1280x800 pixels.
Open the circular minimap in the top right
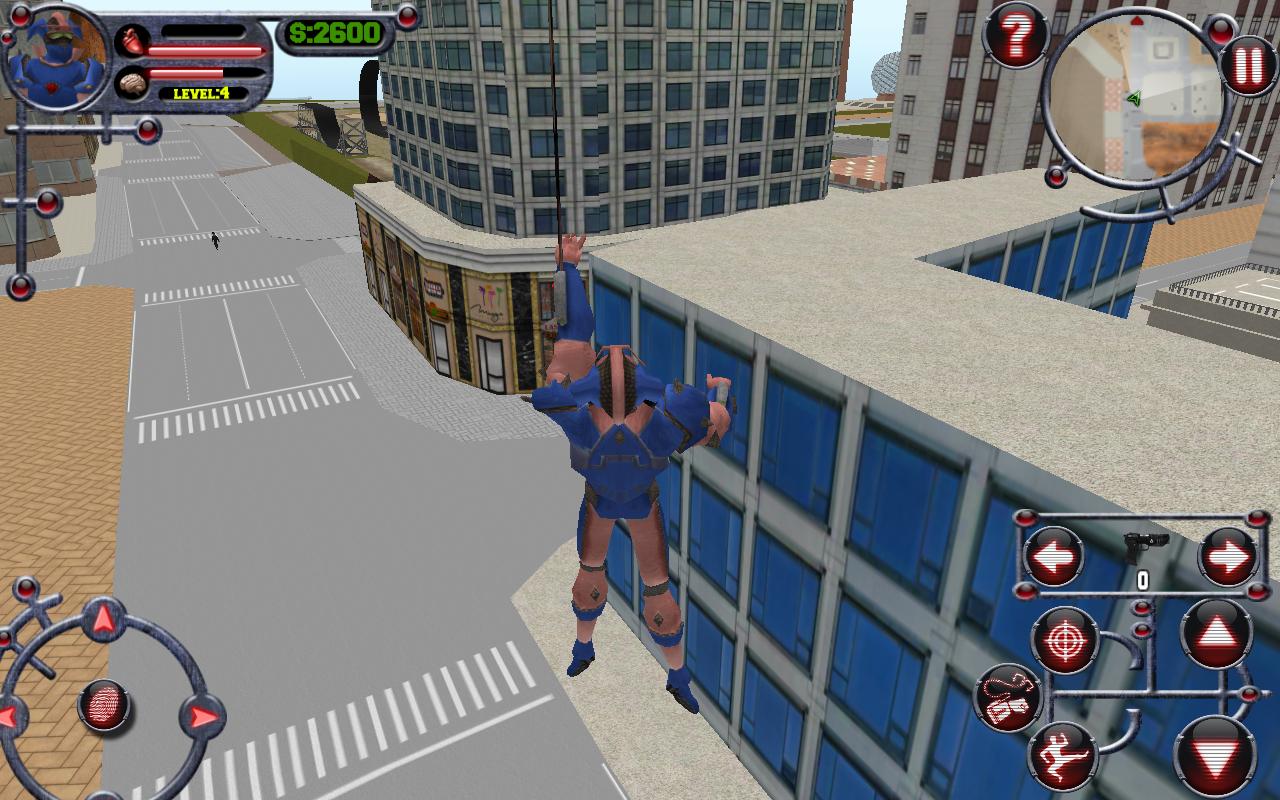tap(1135, 100)
